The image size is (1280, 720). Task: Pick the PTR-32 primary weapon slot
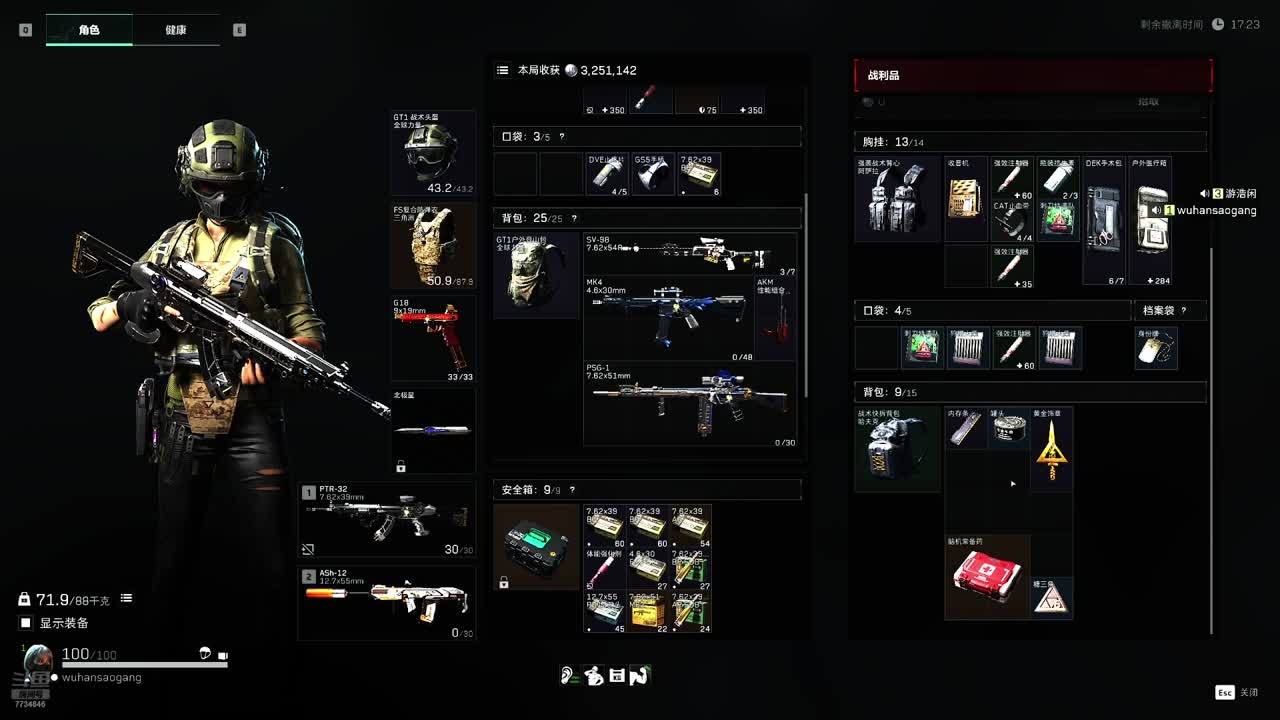coord(386,520)
